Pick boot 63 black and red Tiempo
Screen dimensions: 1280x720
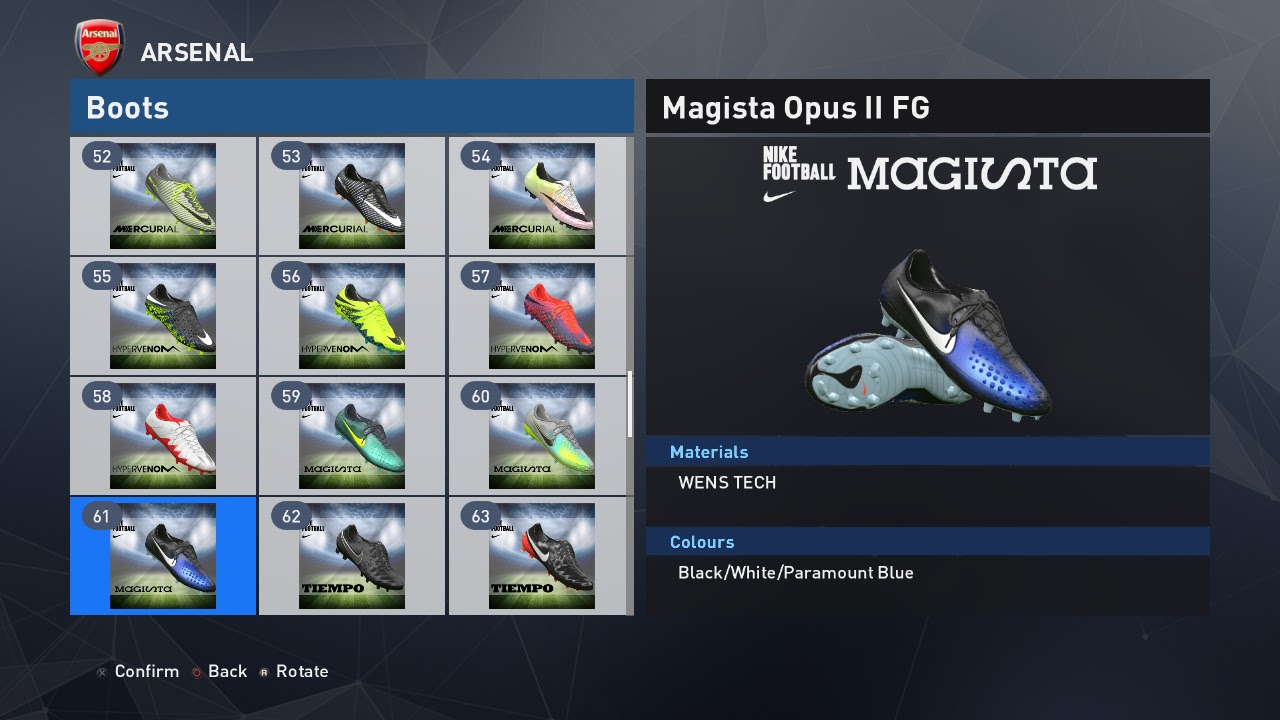point(542,556)
